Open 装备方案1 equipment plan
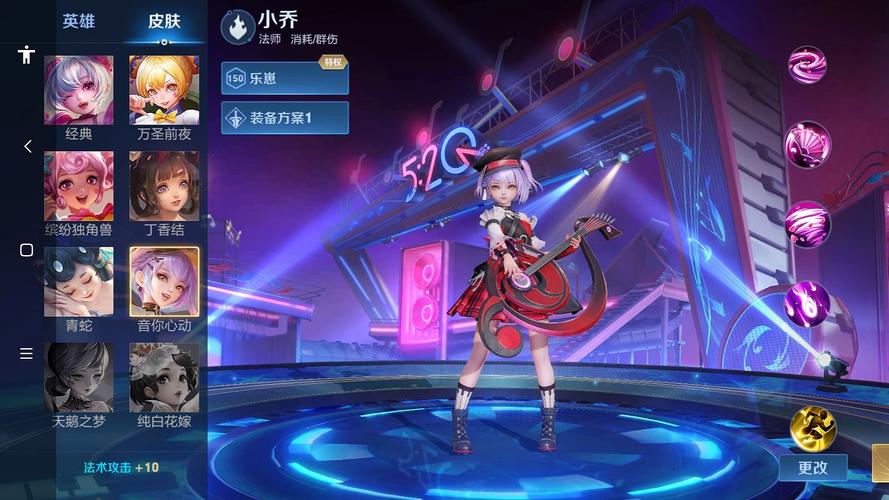This screenshot has width=889, height=500. (285, 118)
